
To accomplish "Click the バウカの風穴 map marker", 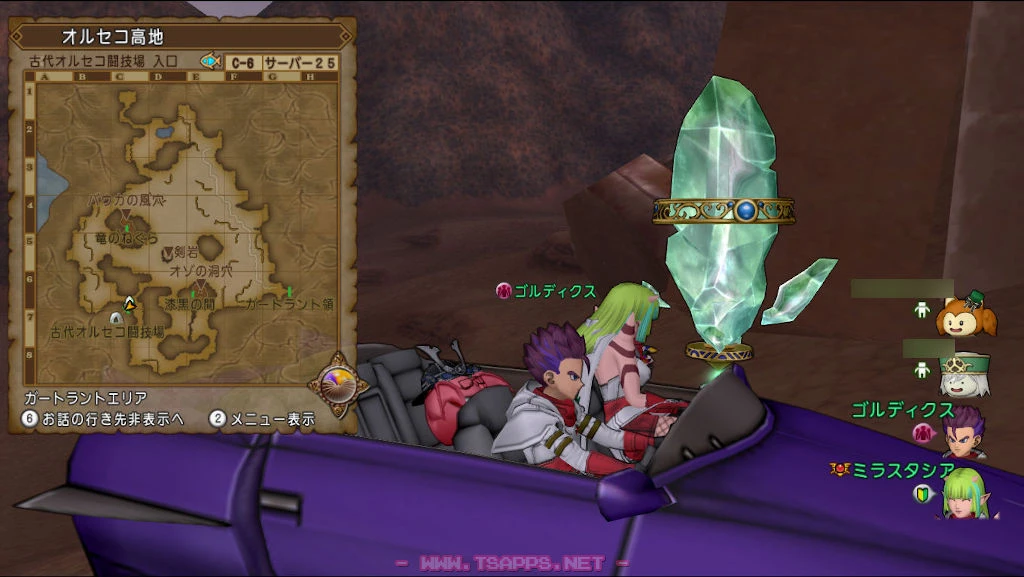I will [125, 214].
